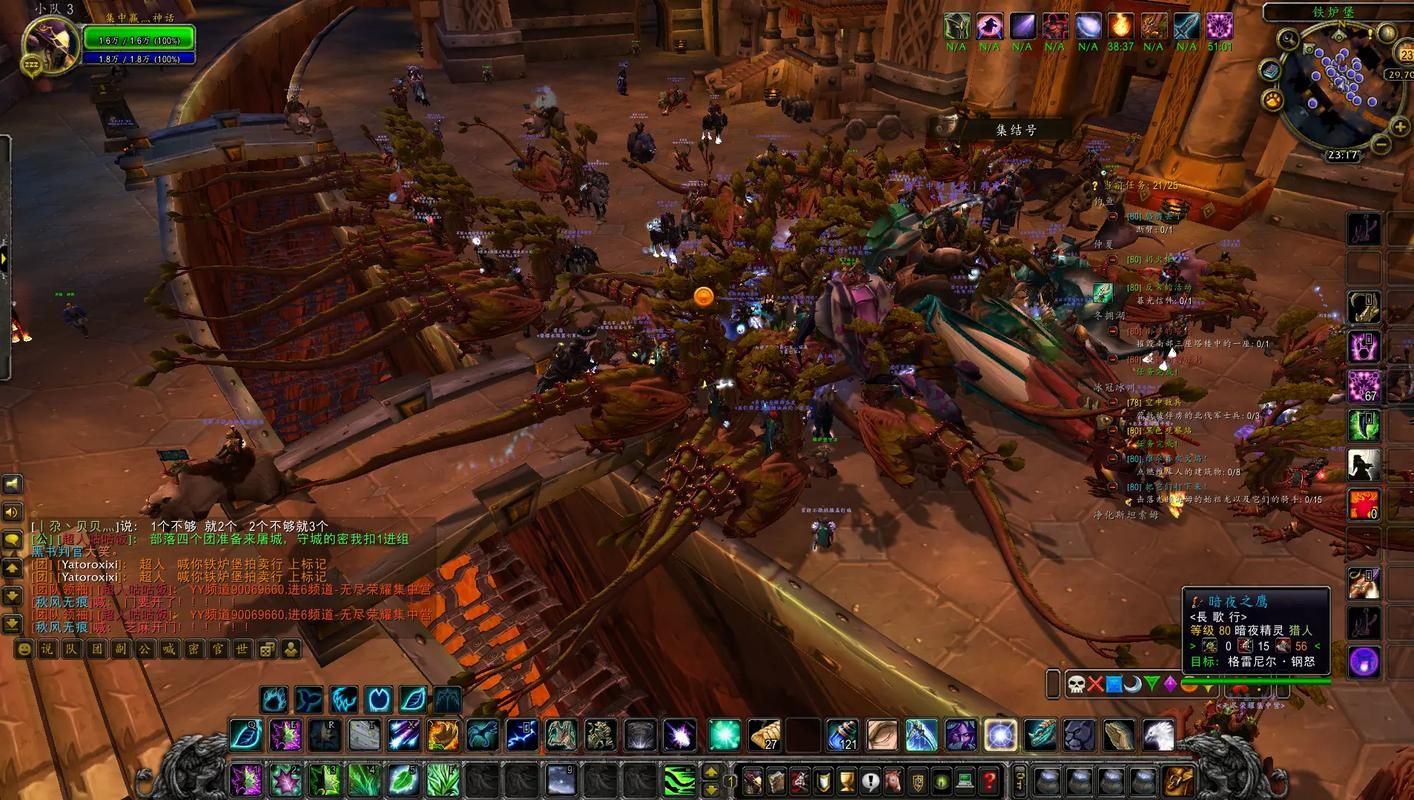Use the potion stack showing 121
Screen dimensions: 1414x800
point(842,735)
